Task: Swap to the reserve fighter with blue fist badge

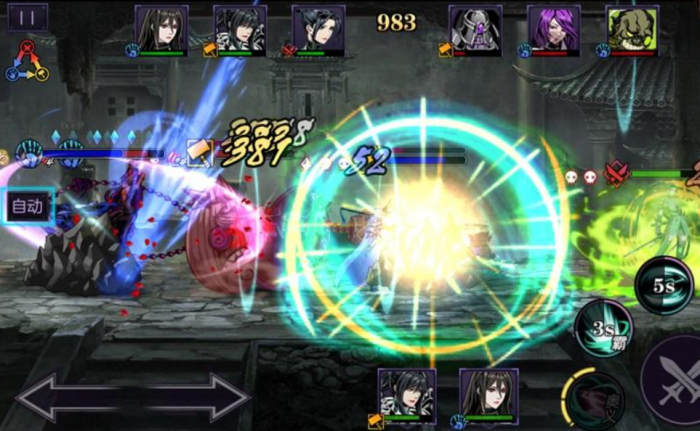Action: [488, 393]
